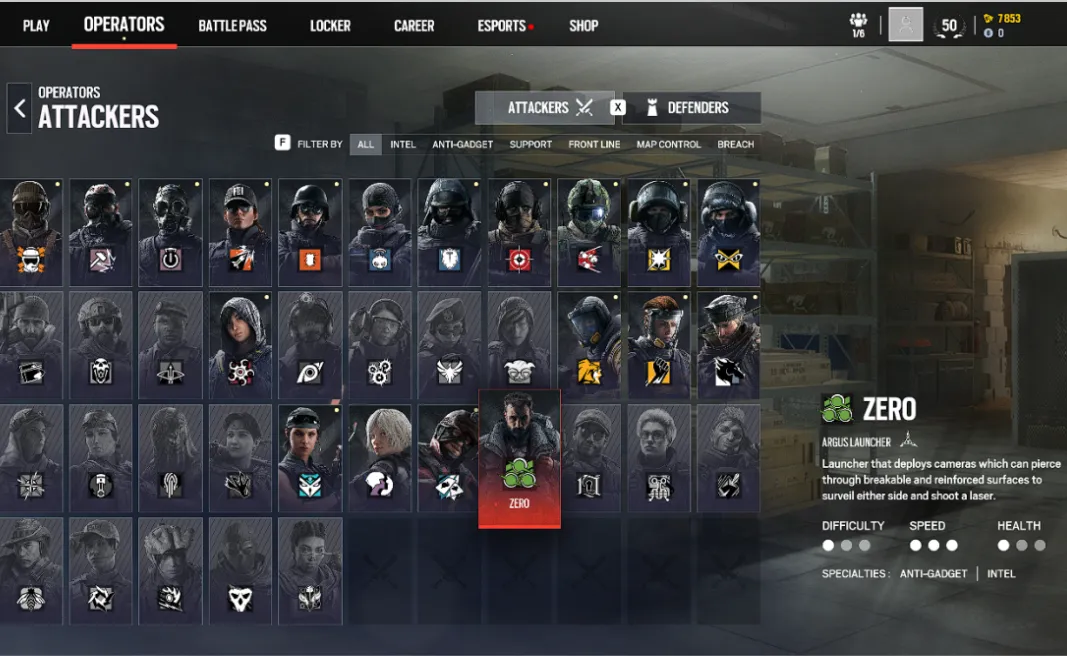1067x656 pixels.
Task: Show only Breach operators
Action: pyautogui.click(x=735, y=144)
